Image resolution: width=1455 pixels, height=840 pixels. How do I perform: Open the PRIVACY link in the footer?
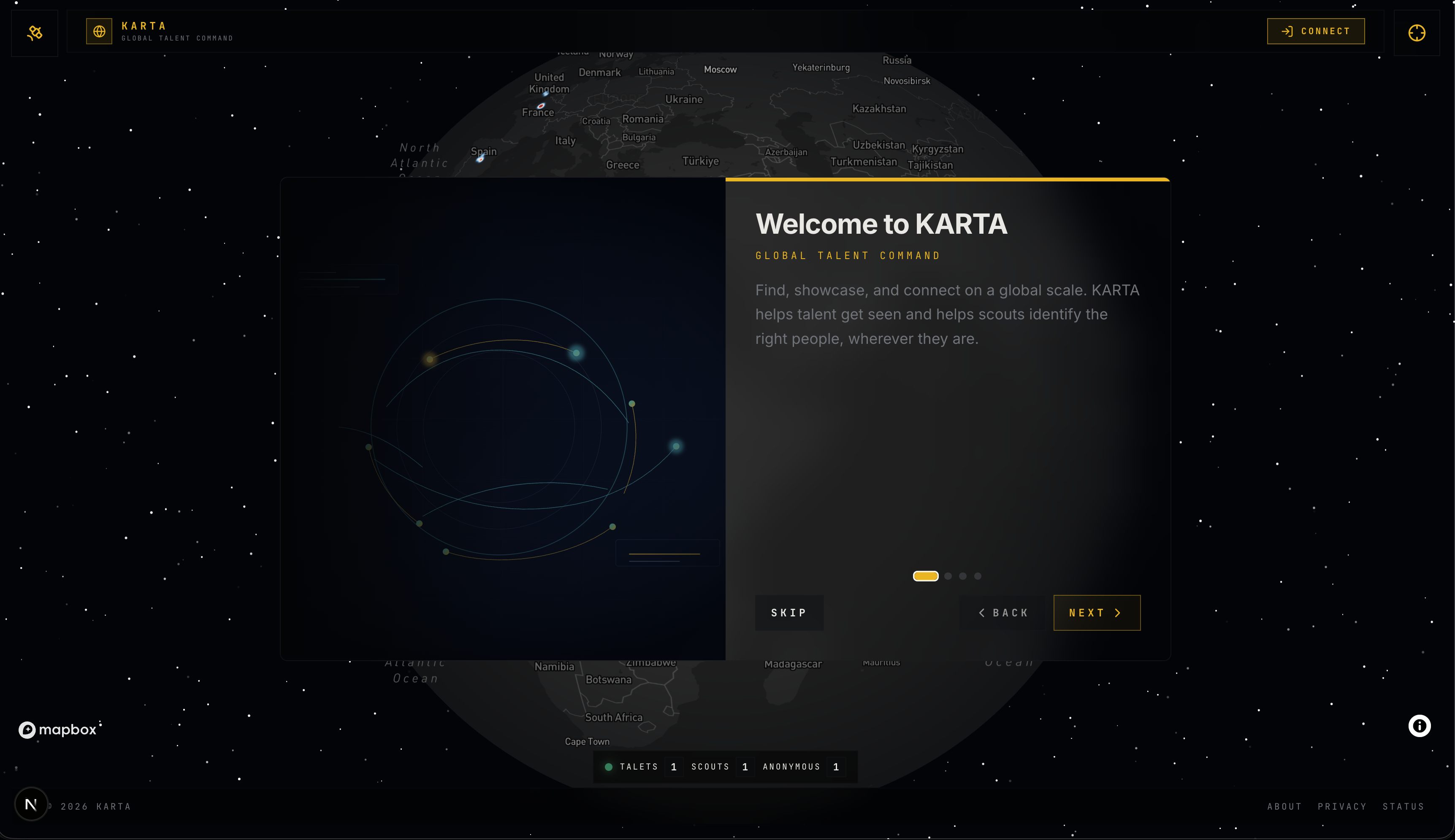1341,806
